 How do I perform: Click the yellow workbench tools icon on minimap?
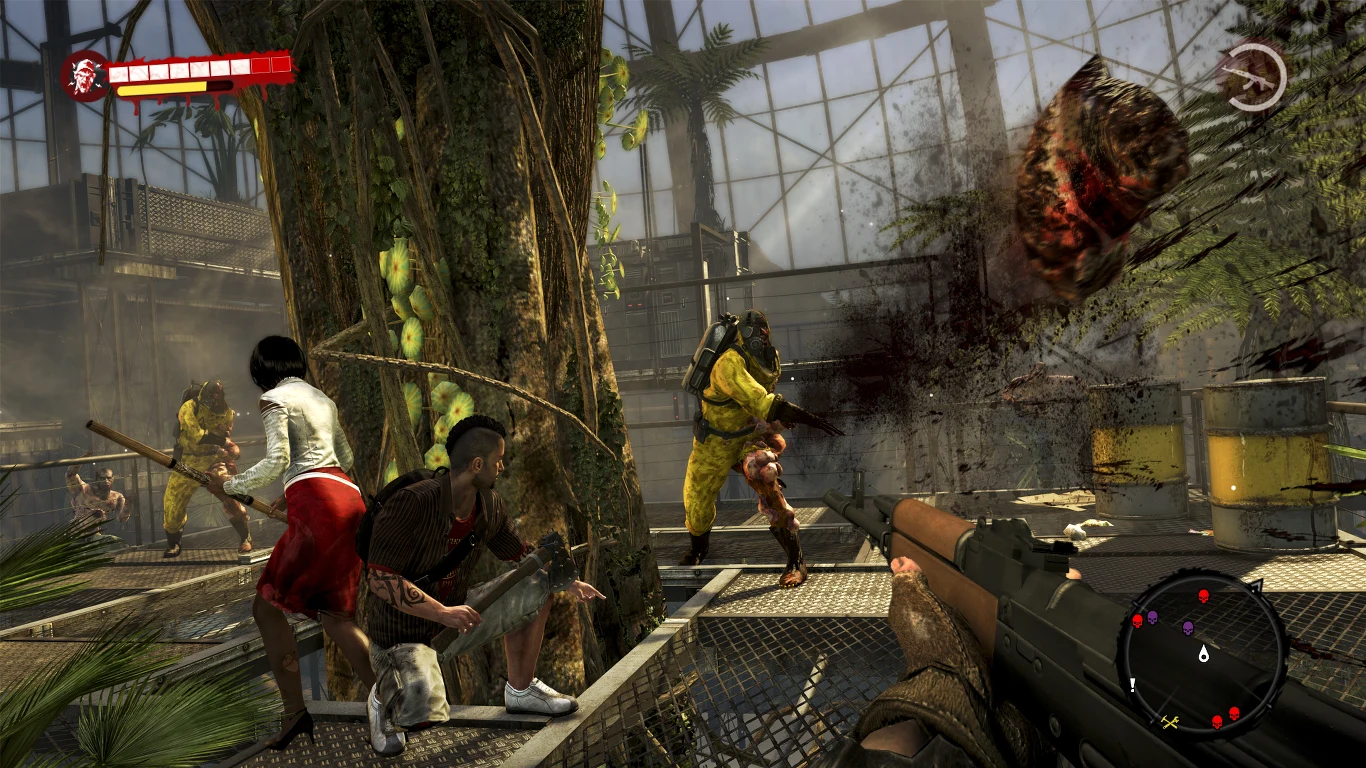click(x=1168, y=722)
